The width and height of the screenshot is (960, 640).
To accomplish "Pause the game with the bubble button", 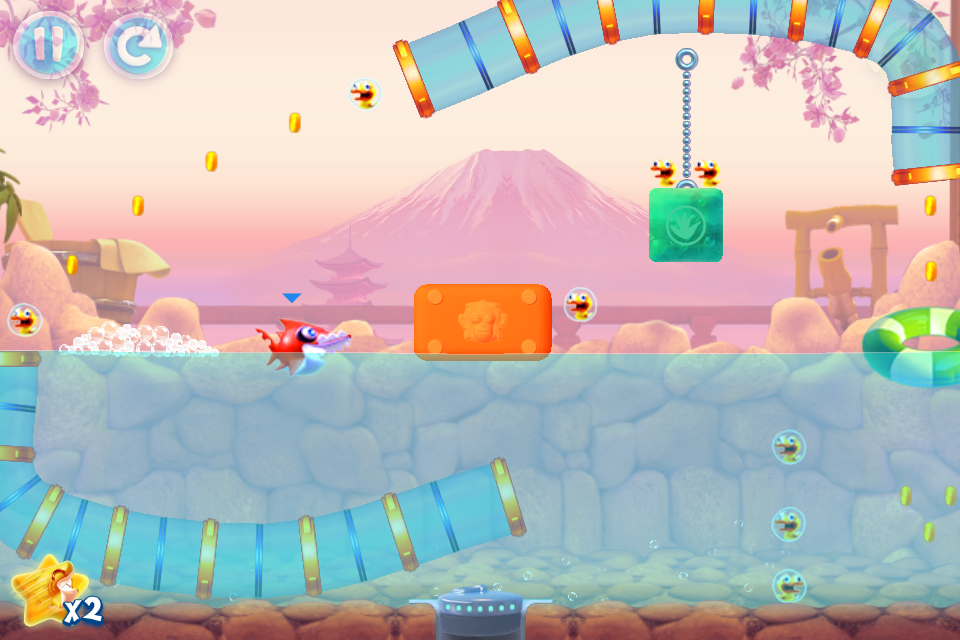I will point(47,45).
